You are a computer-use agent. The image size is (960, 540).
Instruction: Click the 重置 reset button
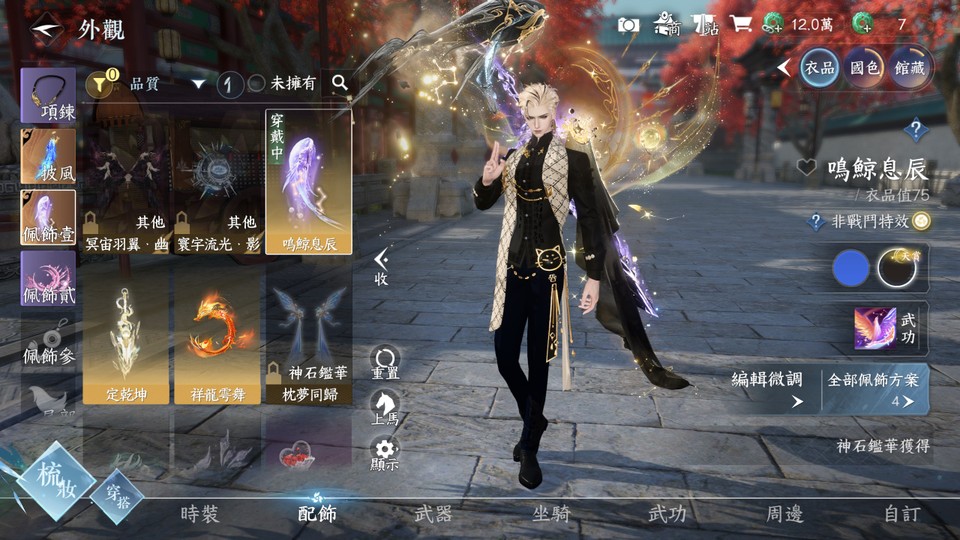[385, 362]
